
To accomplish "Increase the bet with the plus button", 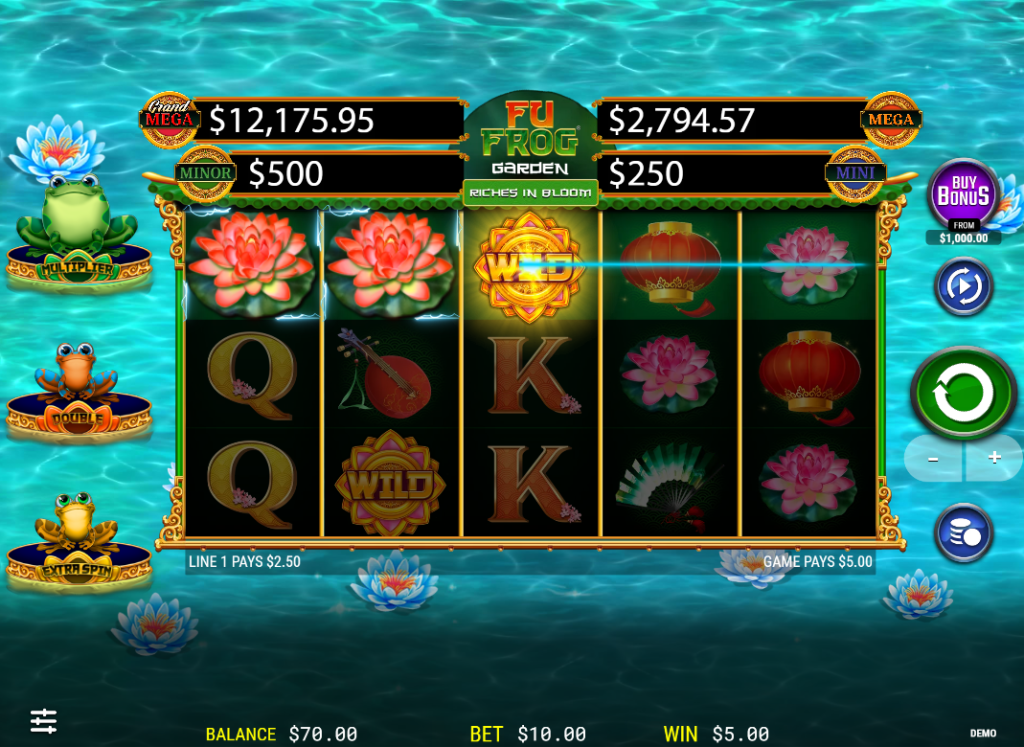I will pyautogui.click(x=994, y=458).
